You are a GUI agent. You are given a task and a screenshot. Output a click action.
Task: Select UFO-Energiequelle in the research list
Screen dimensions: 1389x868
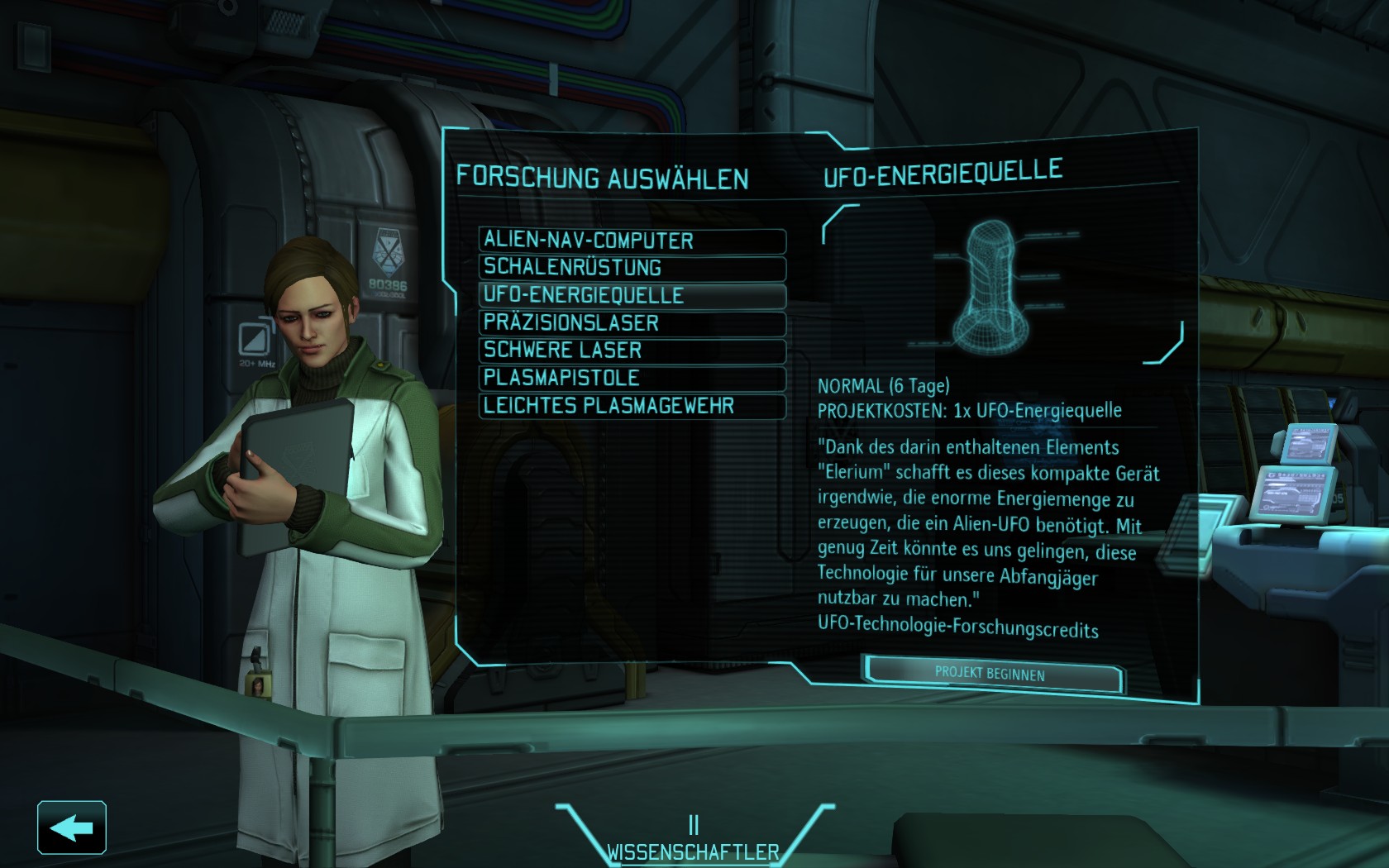632,295
